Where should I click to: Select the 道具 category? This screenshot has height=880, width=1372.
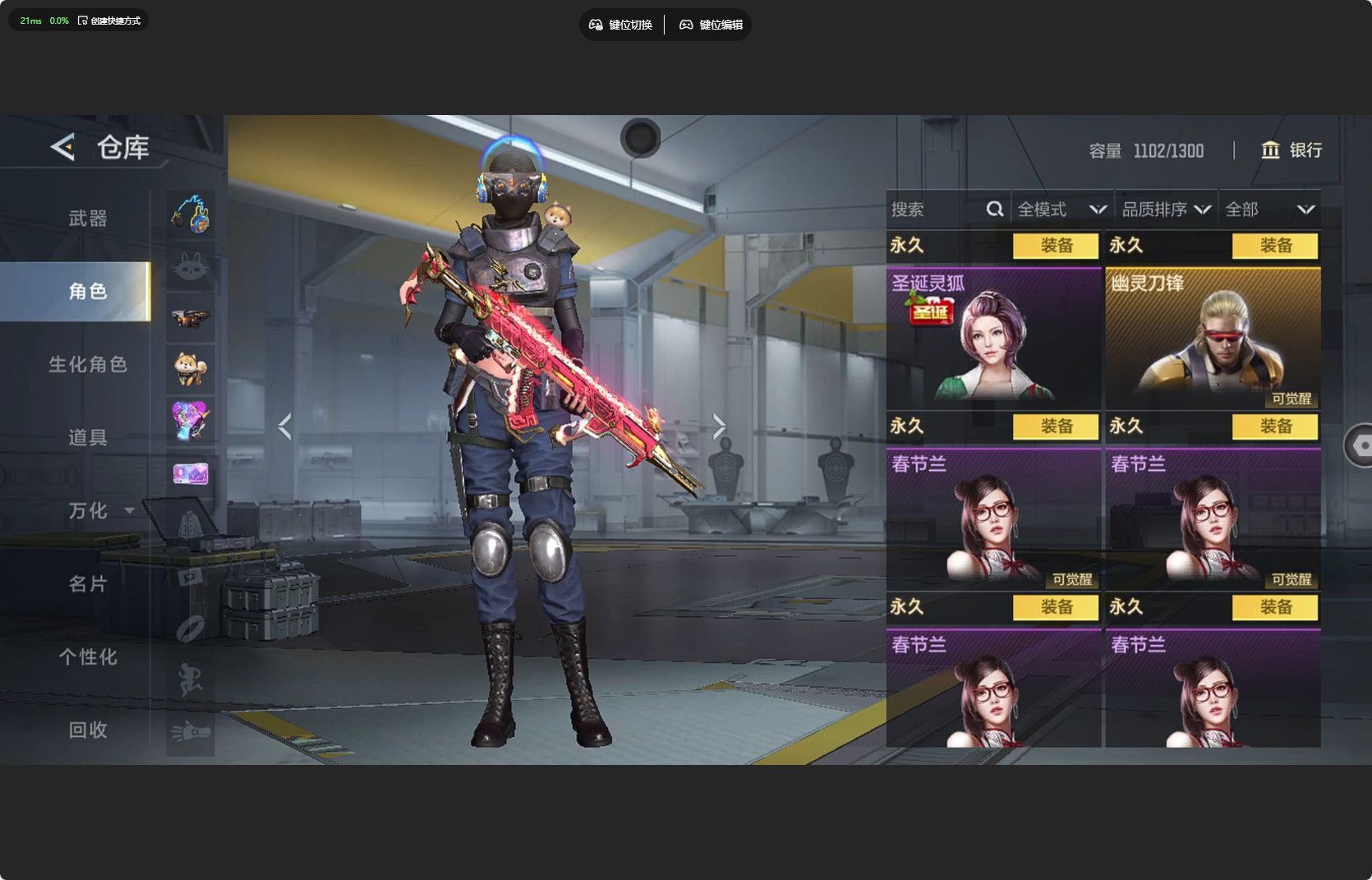88,437
